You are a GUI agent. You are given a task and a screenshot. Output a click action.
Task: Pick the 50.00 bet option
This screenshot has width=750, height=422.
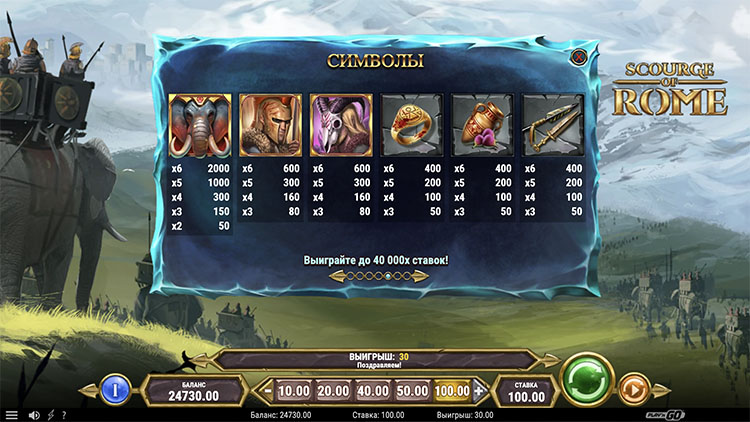click(x=411, y=391)
